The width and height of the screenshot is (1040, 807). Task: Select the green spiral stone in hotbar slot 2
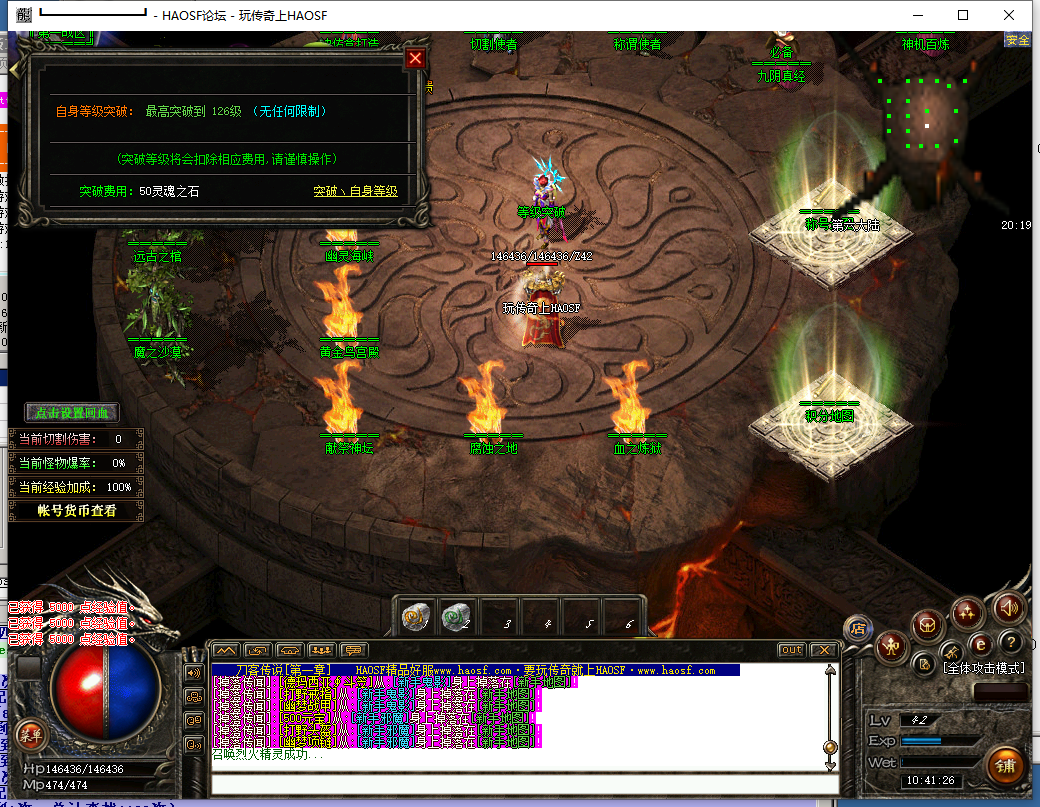click(456, 618)
